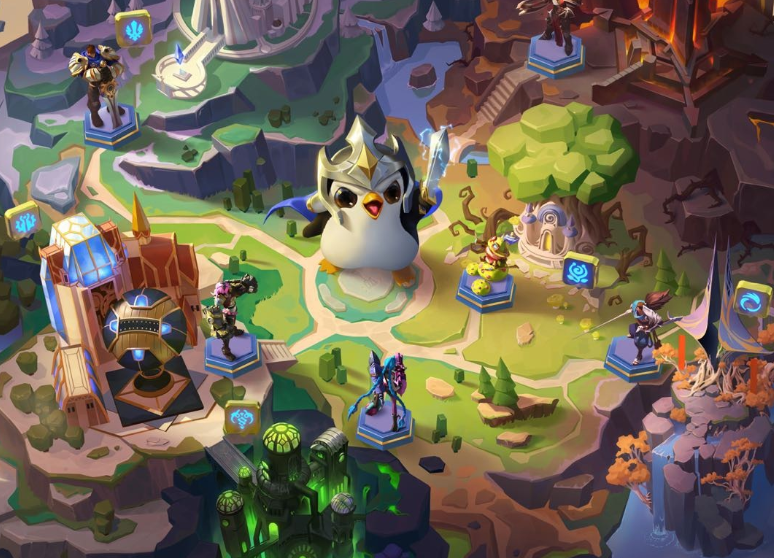
Task: Open the blue rose swirl tile by the treehouse
Action: (580, 269)
